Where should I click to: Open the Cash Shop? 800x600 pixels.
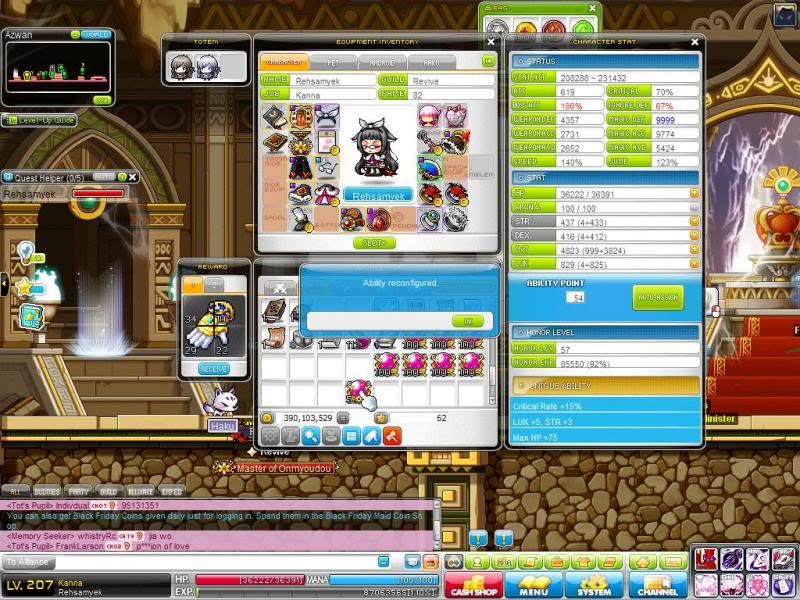pos(473,584)
